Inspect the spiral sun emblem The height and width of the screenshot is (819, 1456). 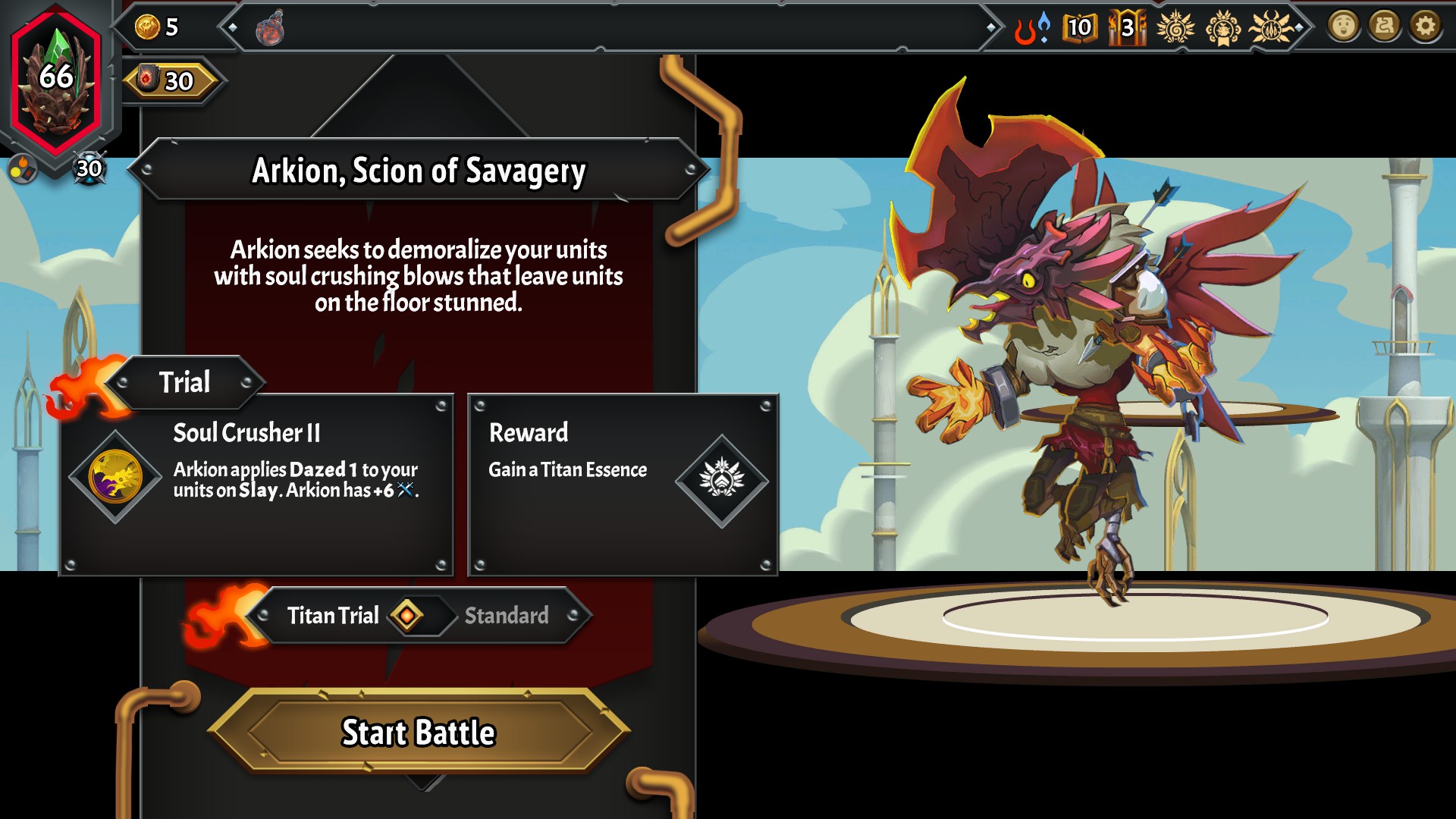tap(1175, 28)
